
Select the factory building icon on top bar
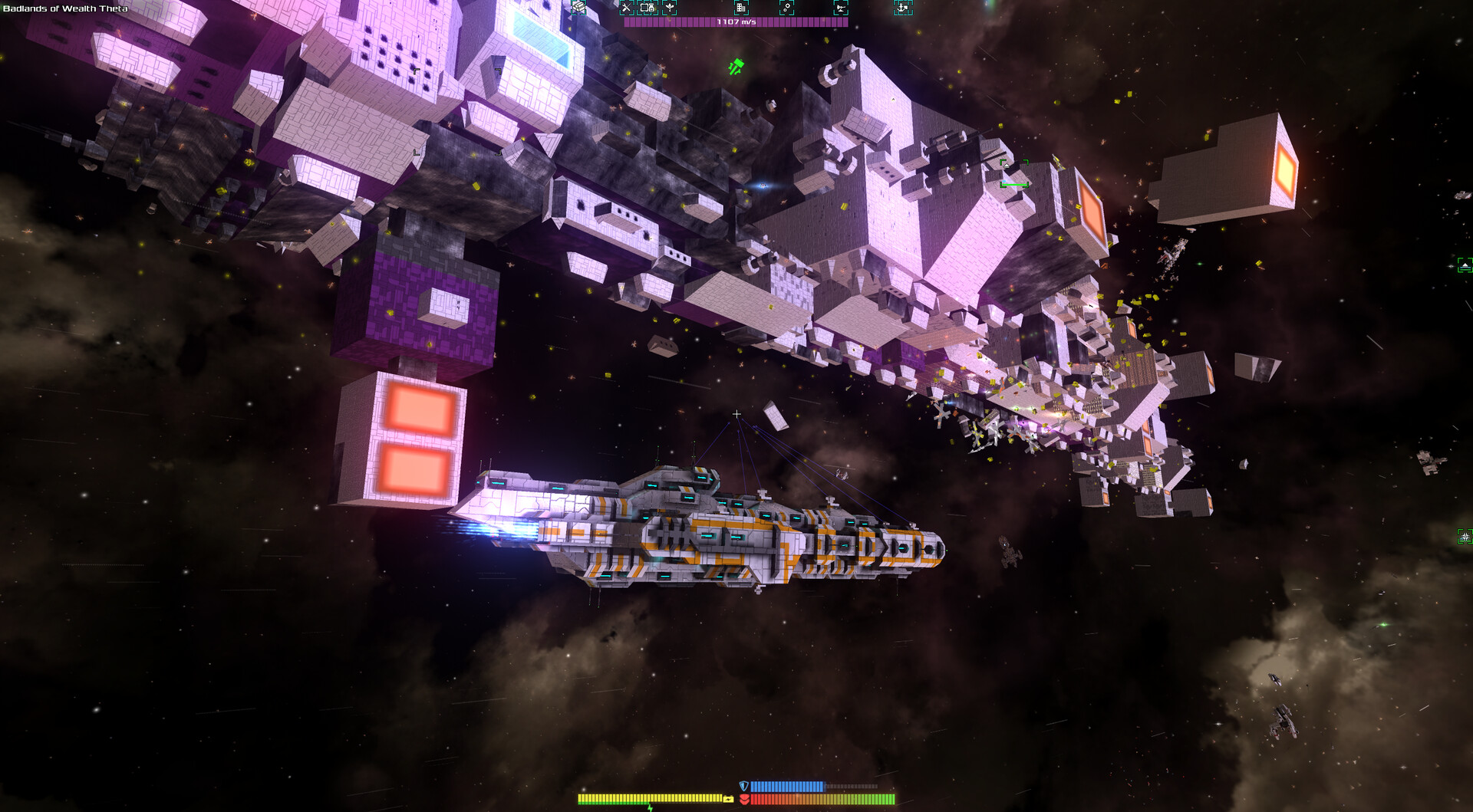coord(741,9)
